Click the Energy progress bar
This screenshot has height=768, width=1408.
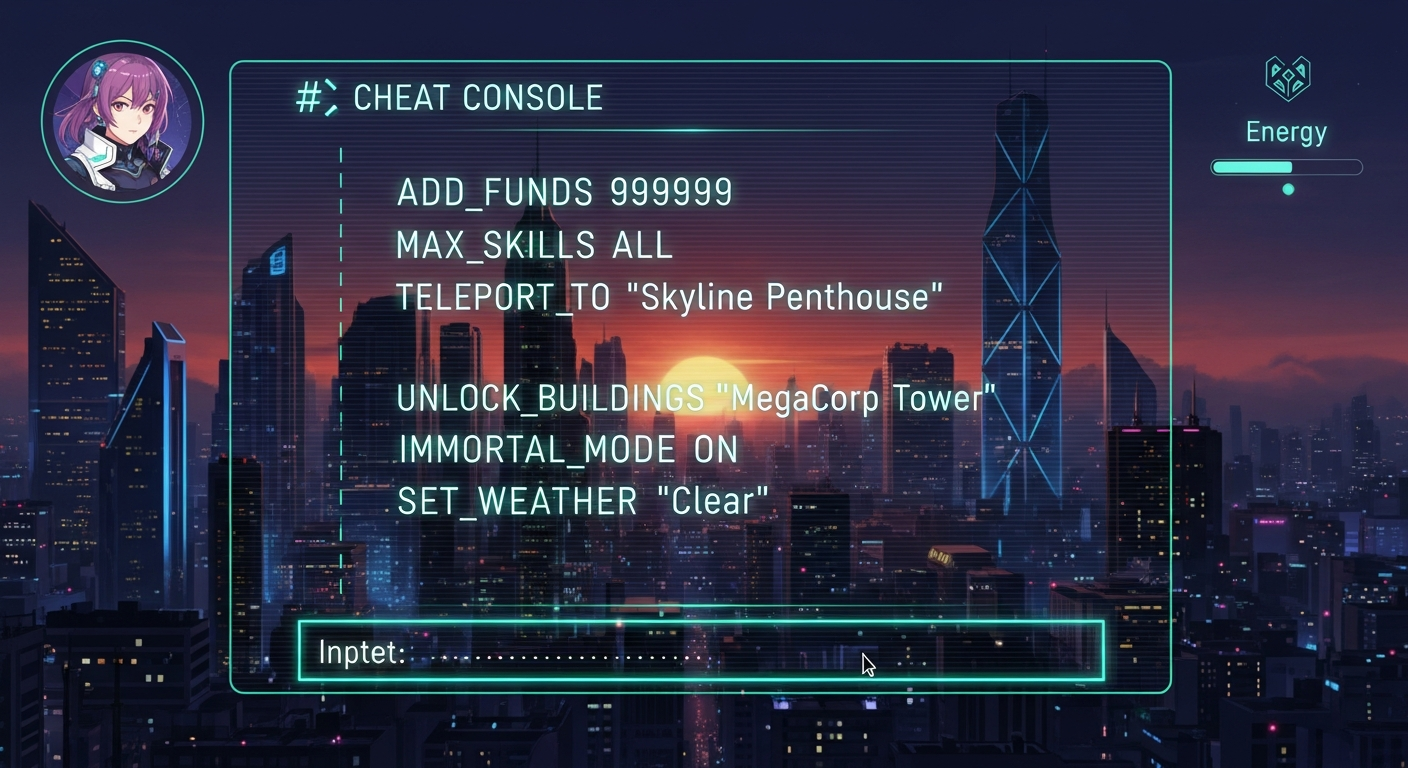pyautogui.click(x=1286, y=167)
